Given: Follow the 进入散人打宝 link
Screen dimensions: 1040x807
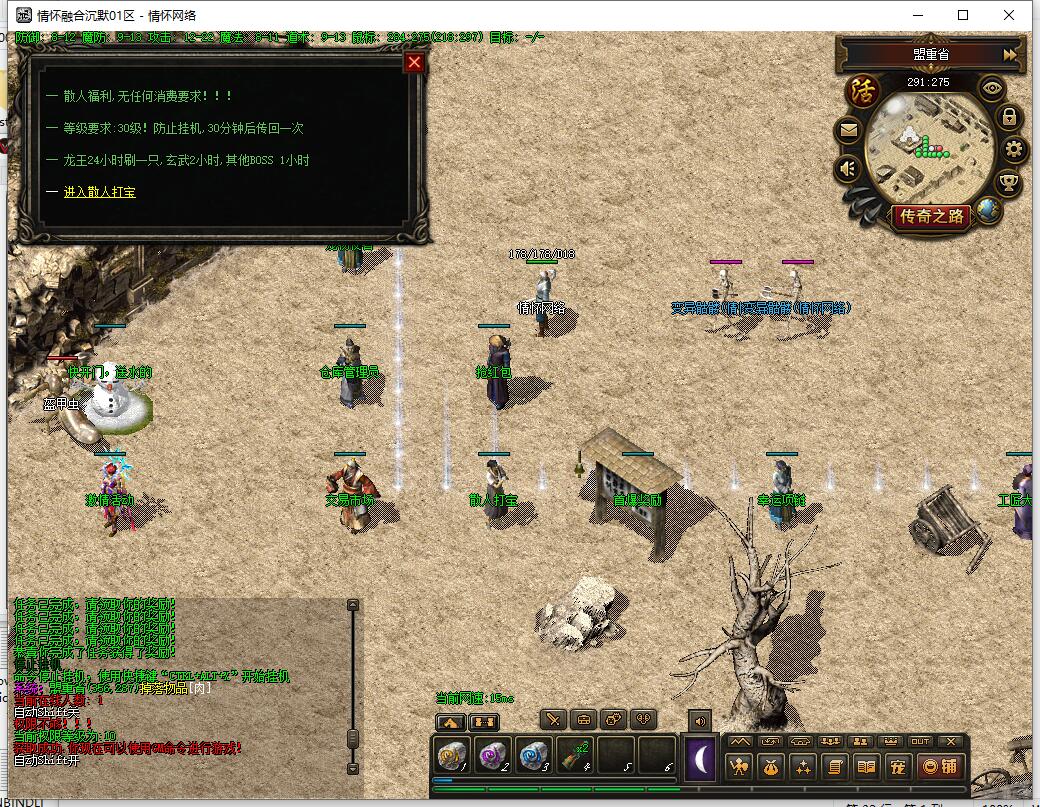Looking at the screenshot, I should coord(99,191).
